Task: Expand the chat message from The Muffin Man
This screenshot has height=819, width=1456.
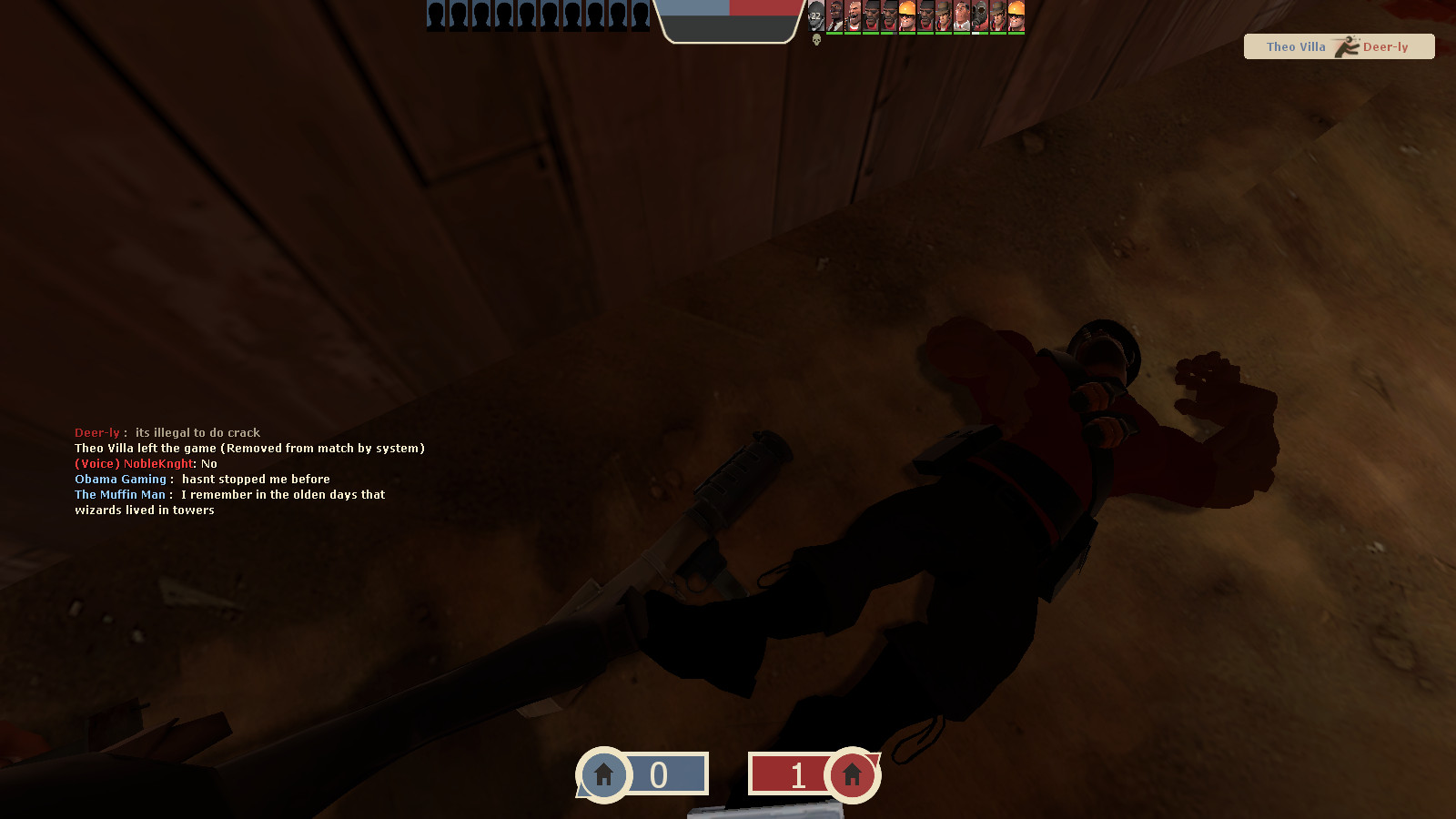Action: point(230,494)
